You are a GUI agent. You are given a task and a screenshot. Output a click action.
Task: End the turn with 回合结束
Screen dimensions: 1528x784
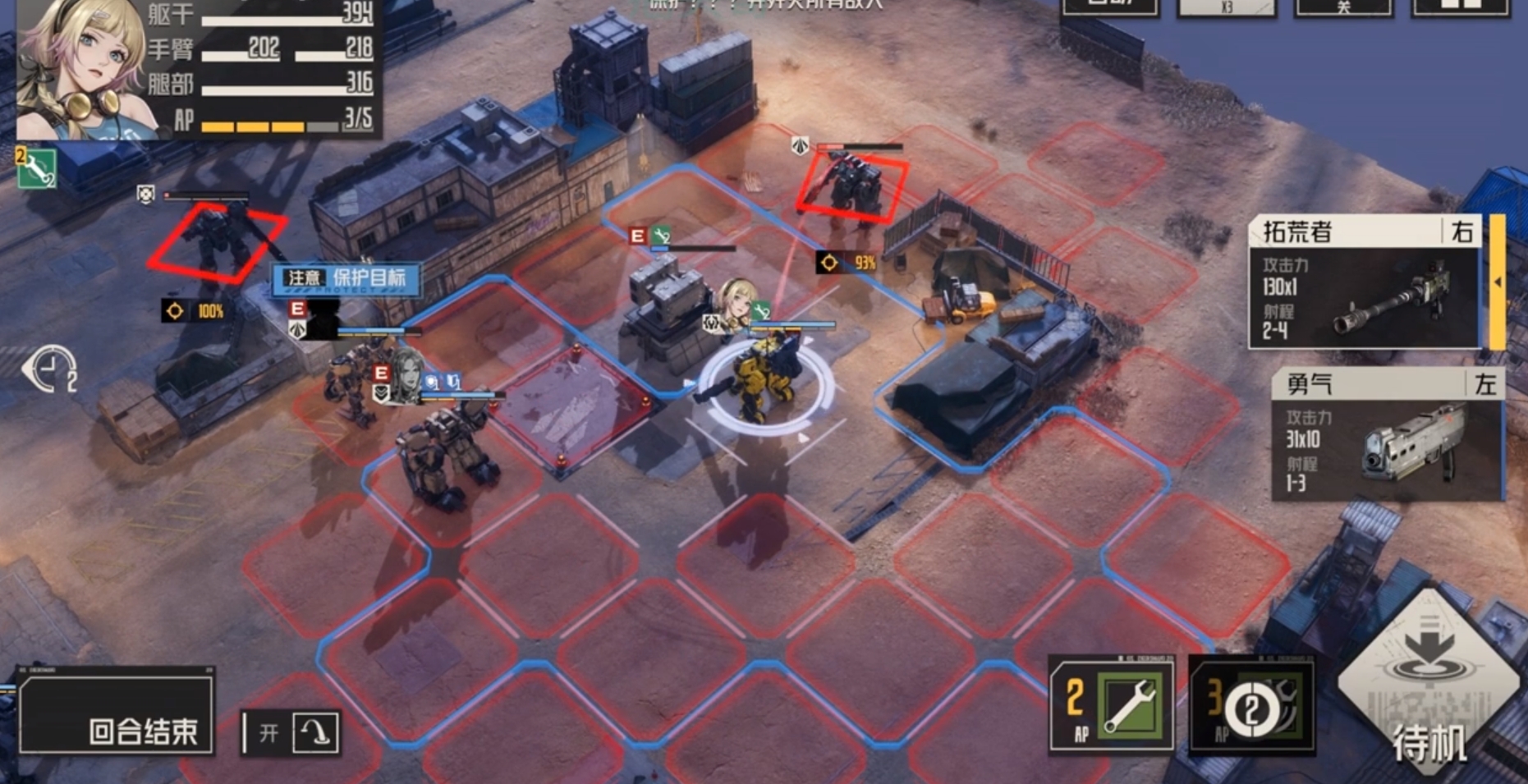[x=117, y=713]
